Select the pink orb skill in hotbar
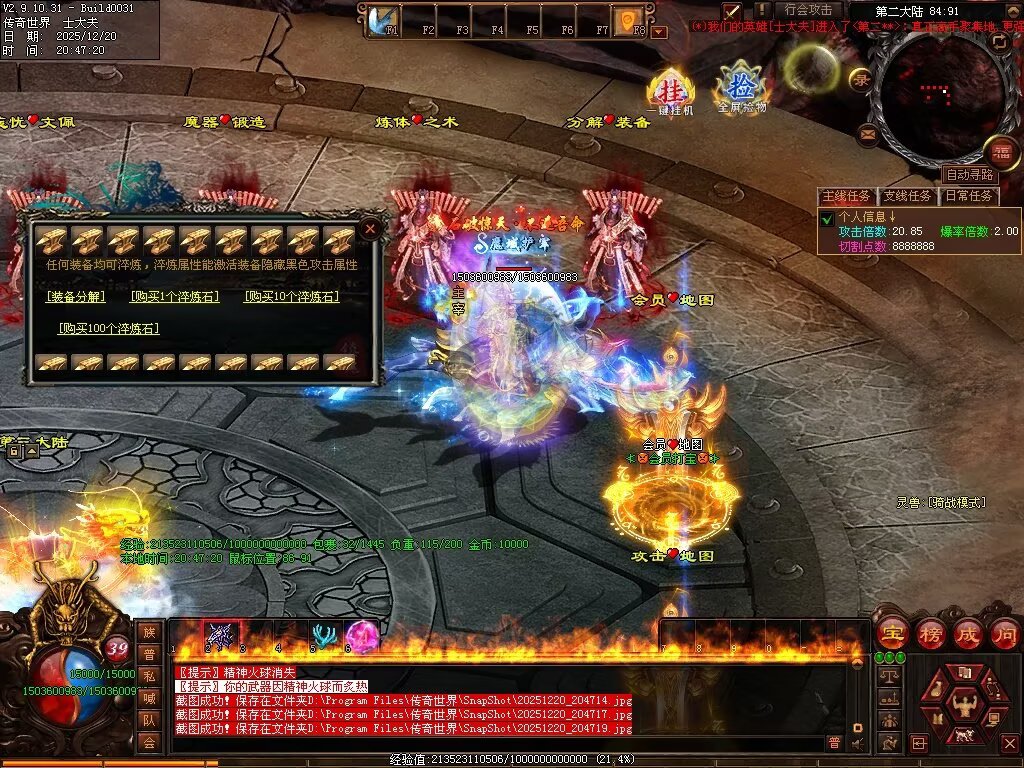The width and height of the screenshot is (1024, 768). coord(360,637)
